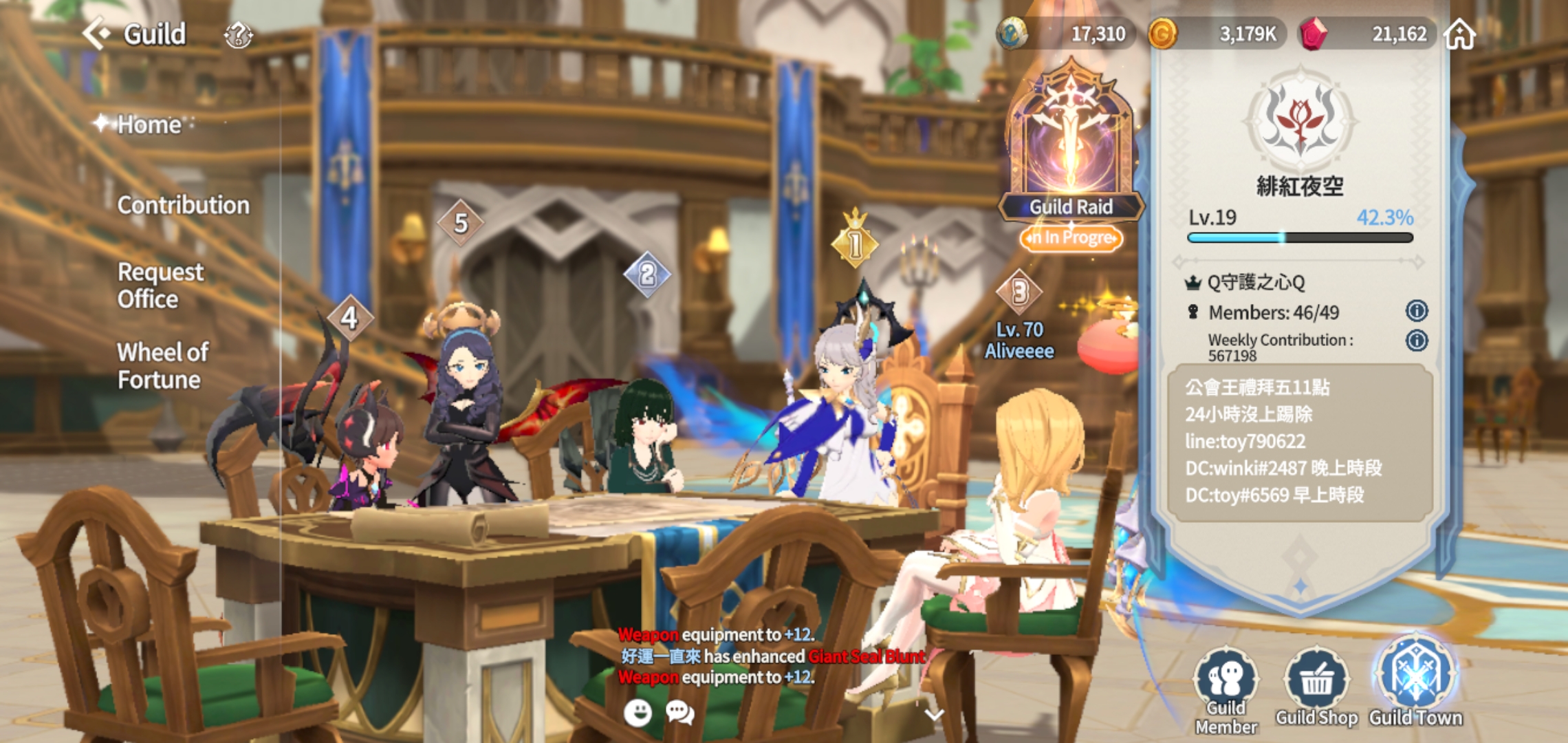The width and height of the screenshot is (1568, 743).
Task: Open the Request Office menu
Action: [x=160, y=286]
